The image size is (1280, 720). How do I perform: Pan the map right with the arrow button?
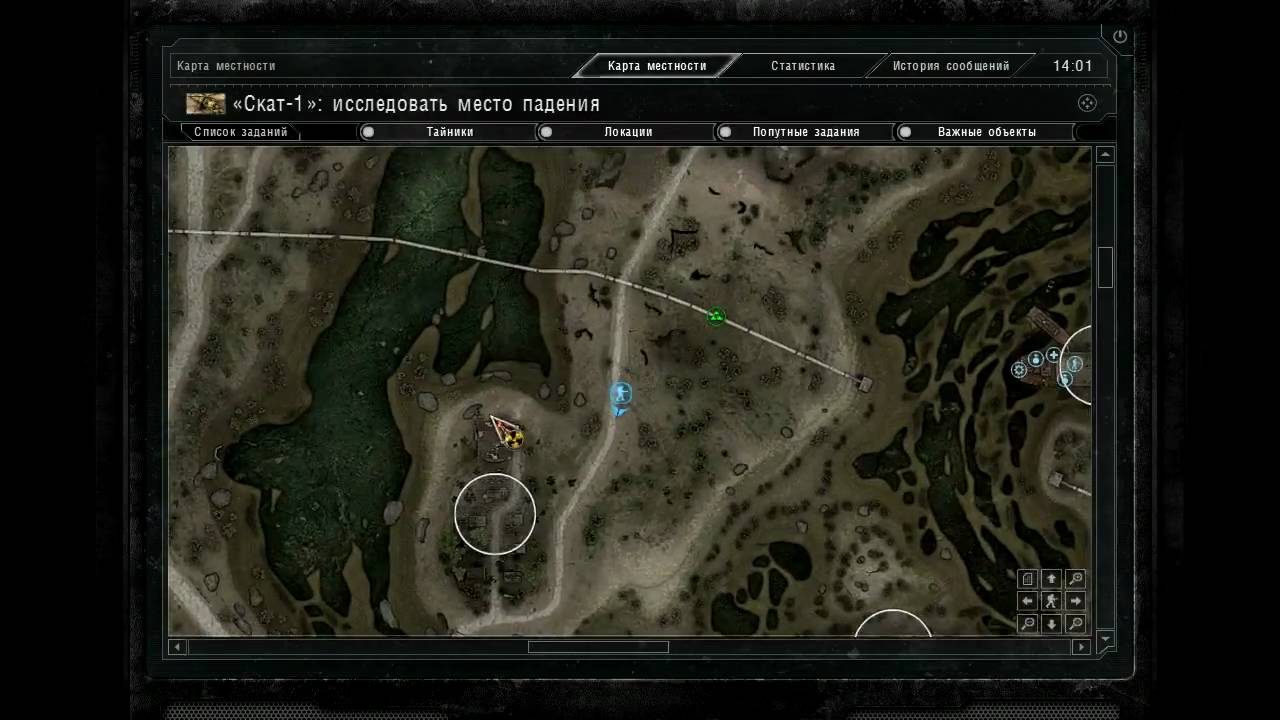(x=1075, y=601)
